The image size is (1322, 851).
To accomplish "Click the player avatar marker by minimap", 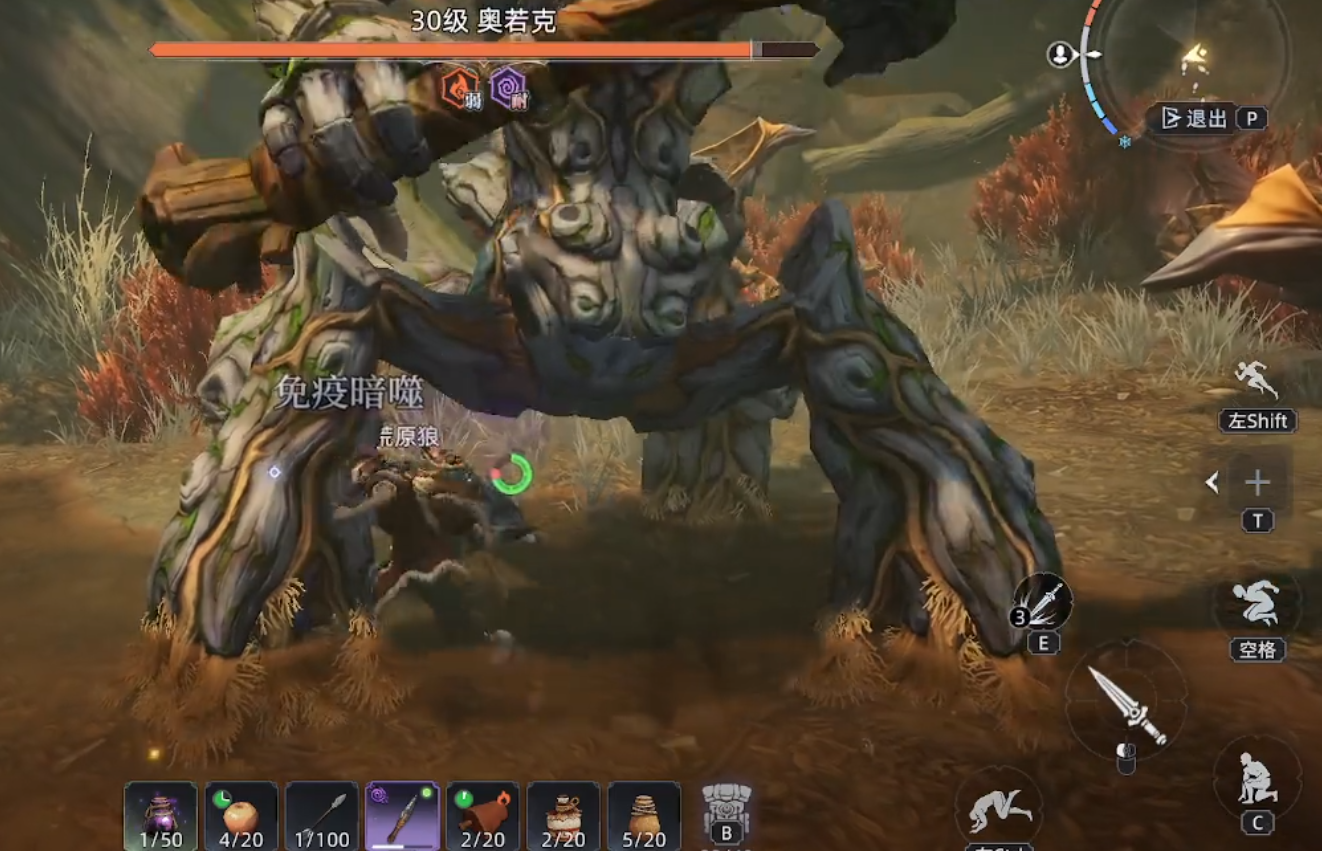I will click(1060, 55).
